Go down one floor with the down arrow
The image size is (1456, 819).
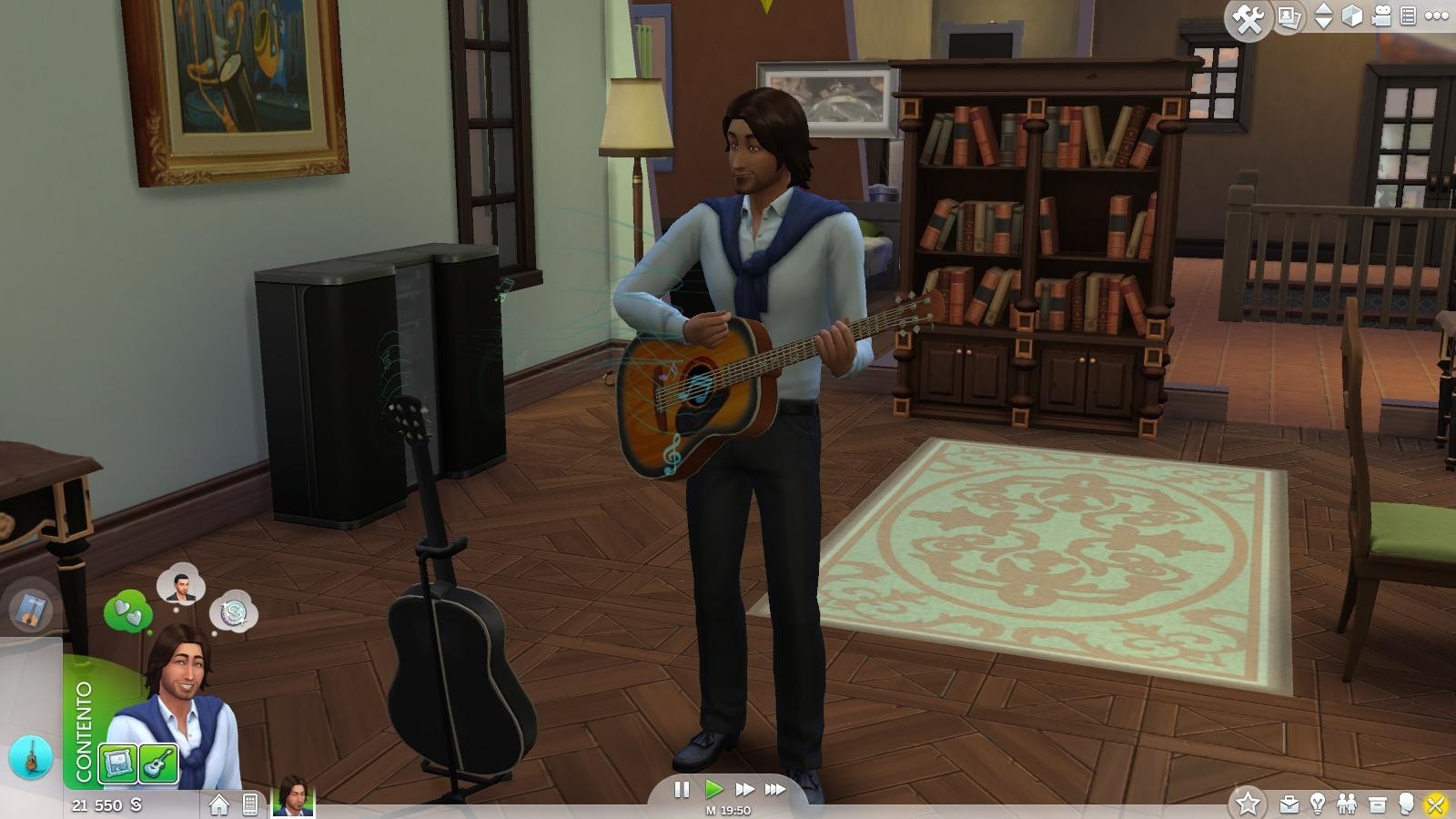pos(1322,24)
